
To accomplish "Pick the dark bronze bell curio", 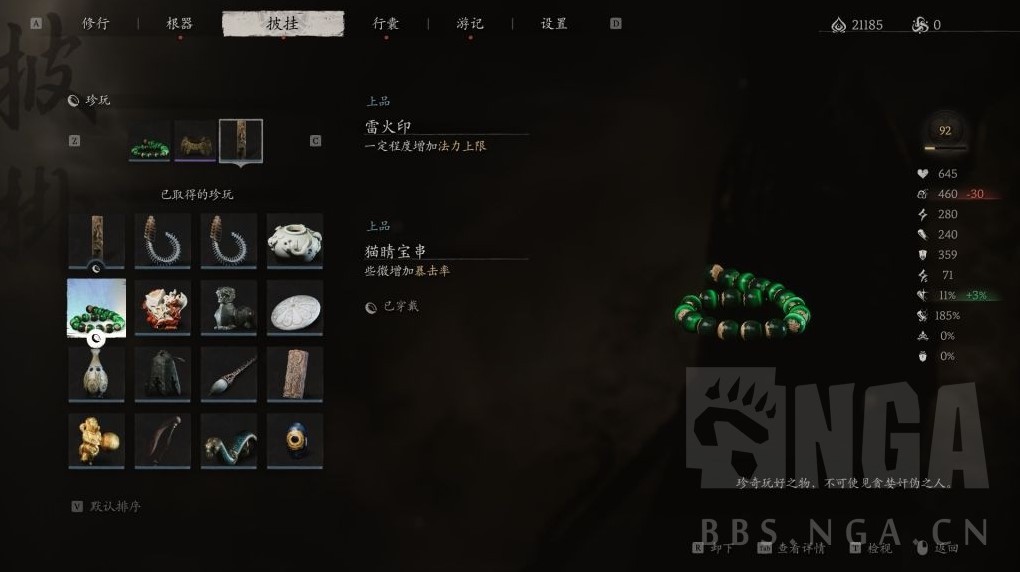I will coord(163,373).
